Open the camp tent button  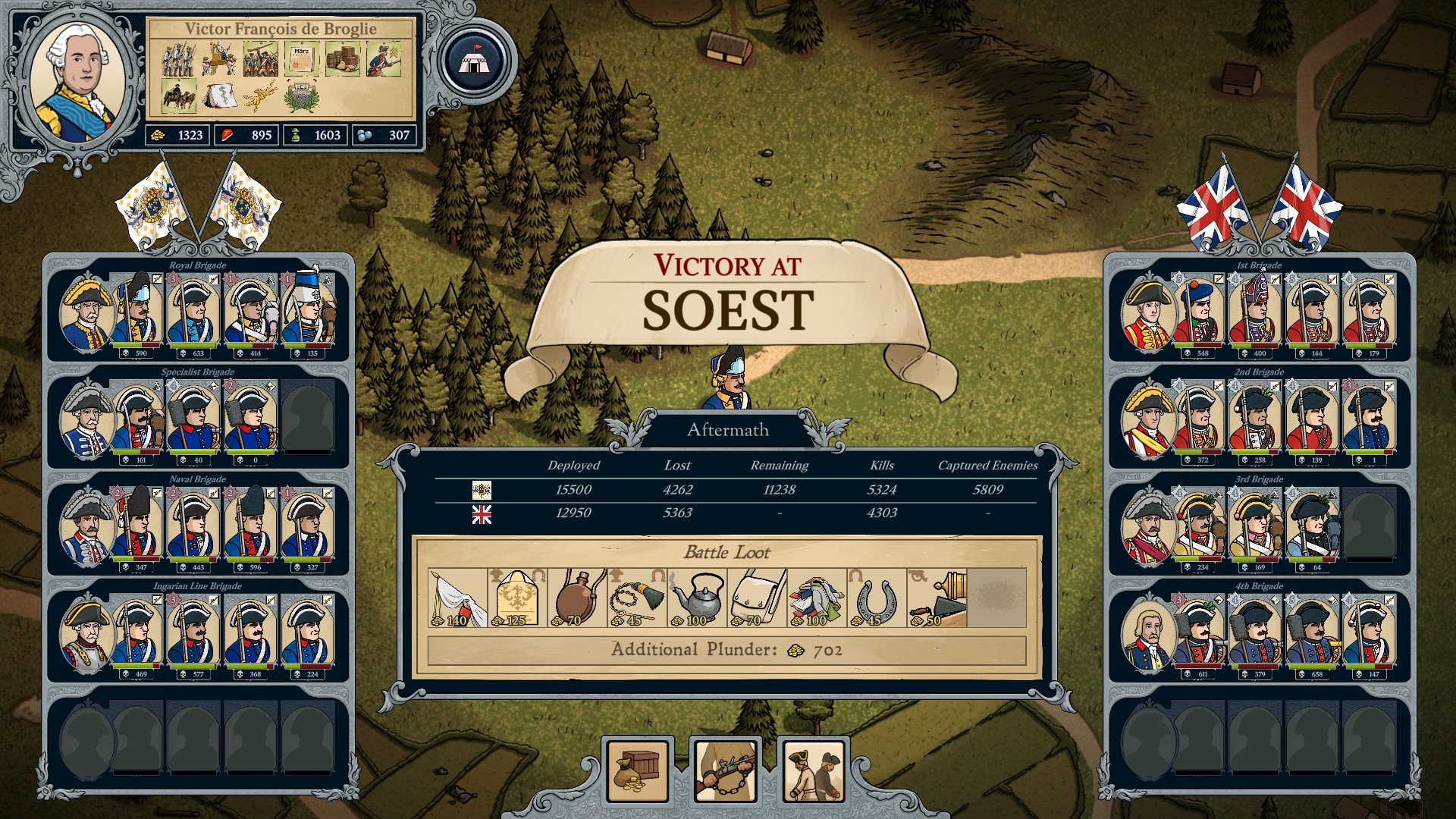(475, 61)
